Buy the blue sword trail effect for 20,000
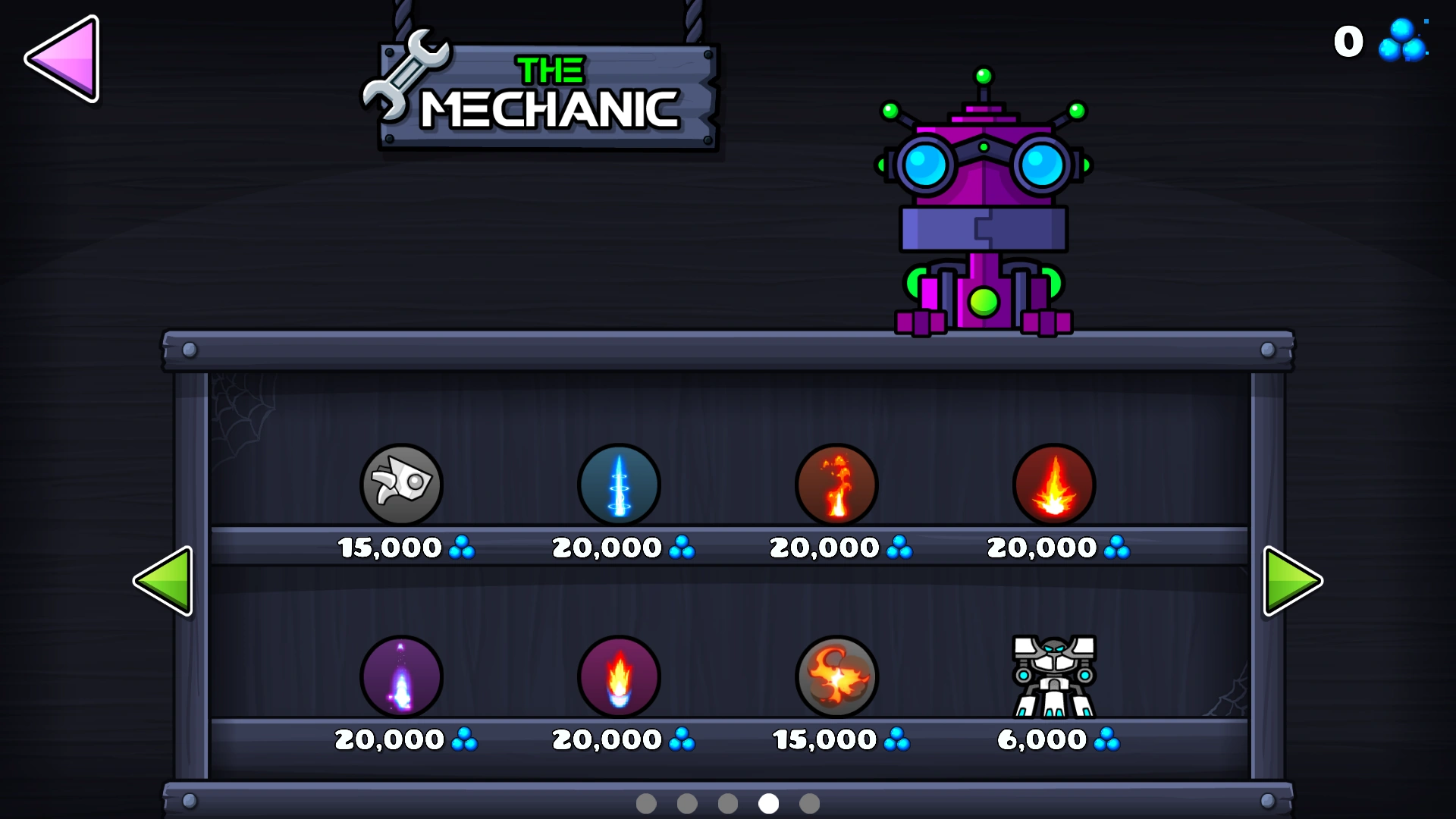 (x=618, y=485)
